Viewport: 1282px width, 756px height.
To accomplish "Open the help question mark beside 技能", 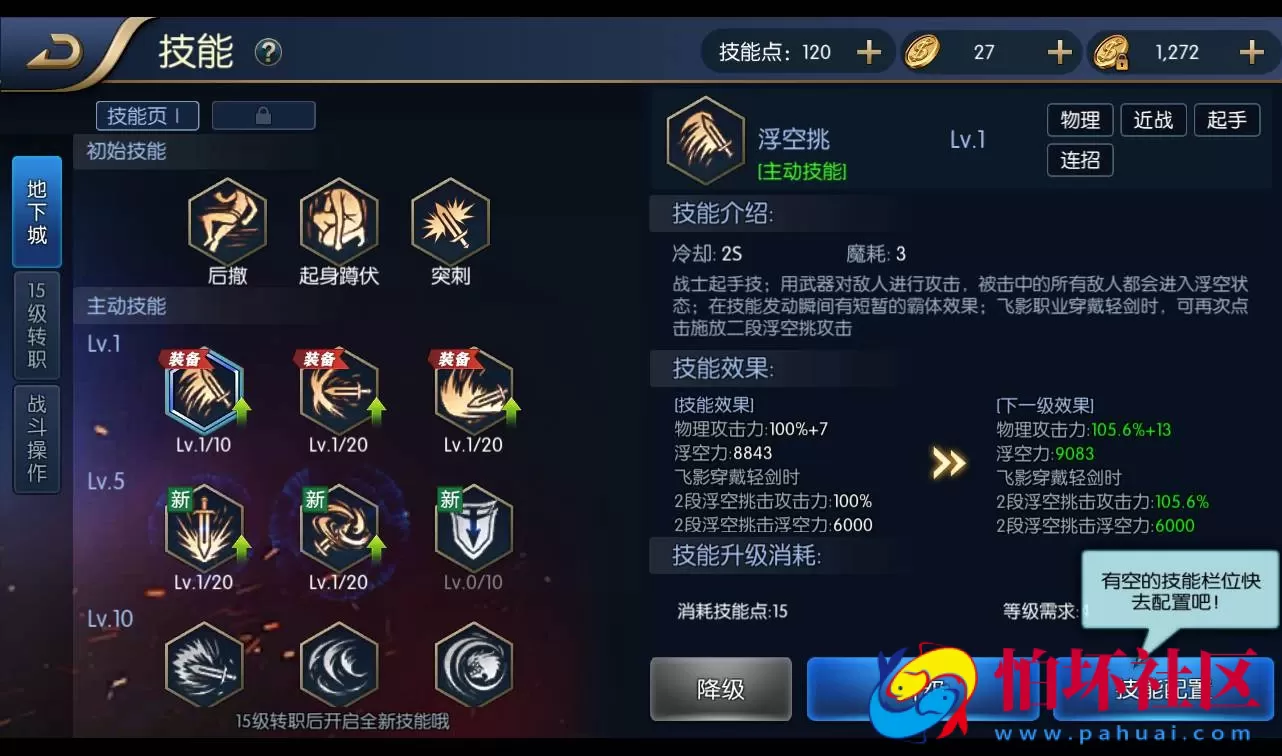I will 266,52.
